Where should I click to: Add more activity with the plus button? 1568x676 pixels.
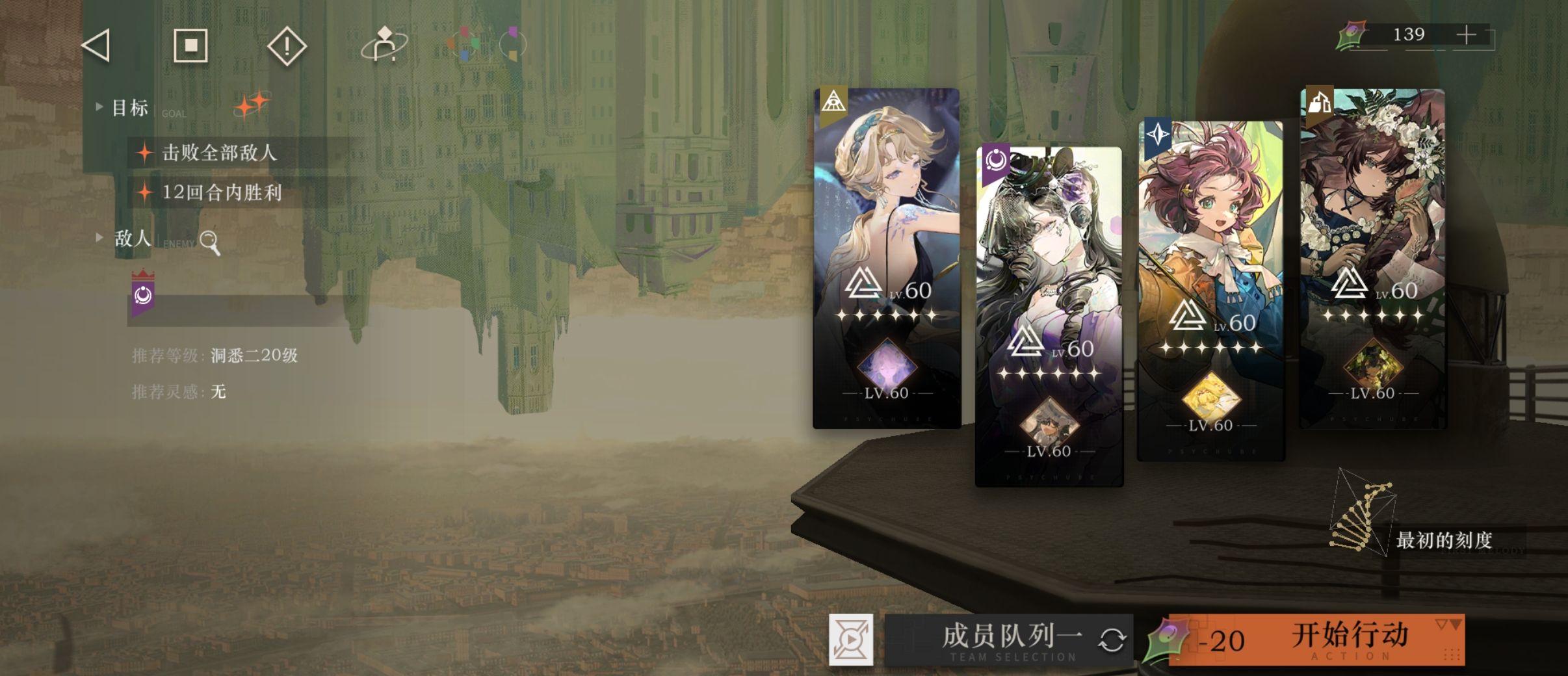click(1466, 35)
